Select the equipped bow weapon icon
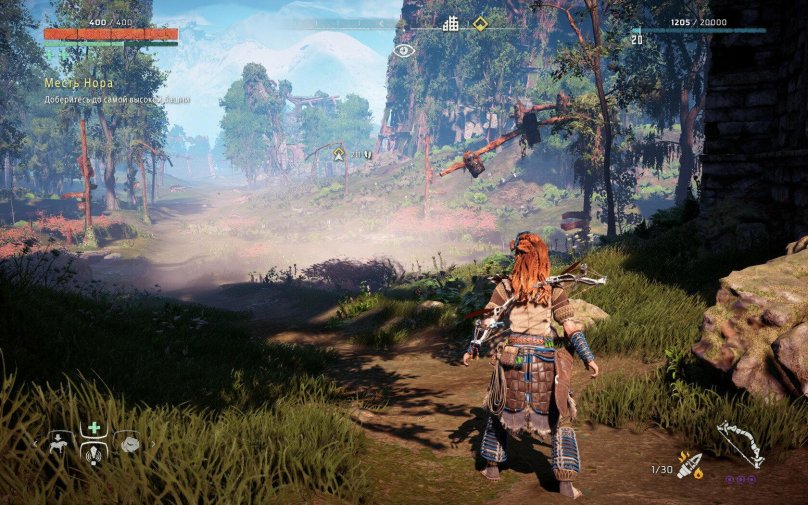The width and height of the screenshot is (808, 505). point(738,441)
